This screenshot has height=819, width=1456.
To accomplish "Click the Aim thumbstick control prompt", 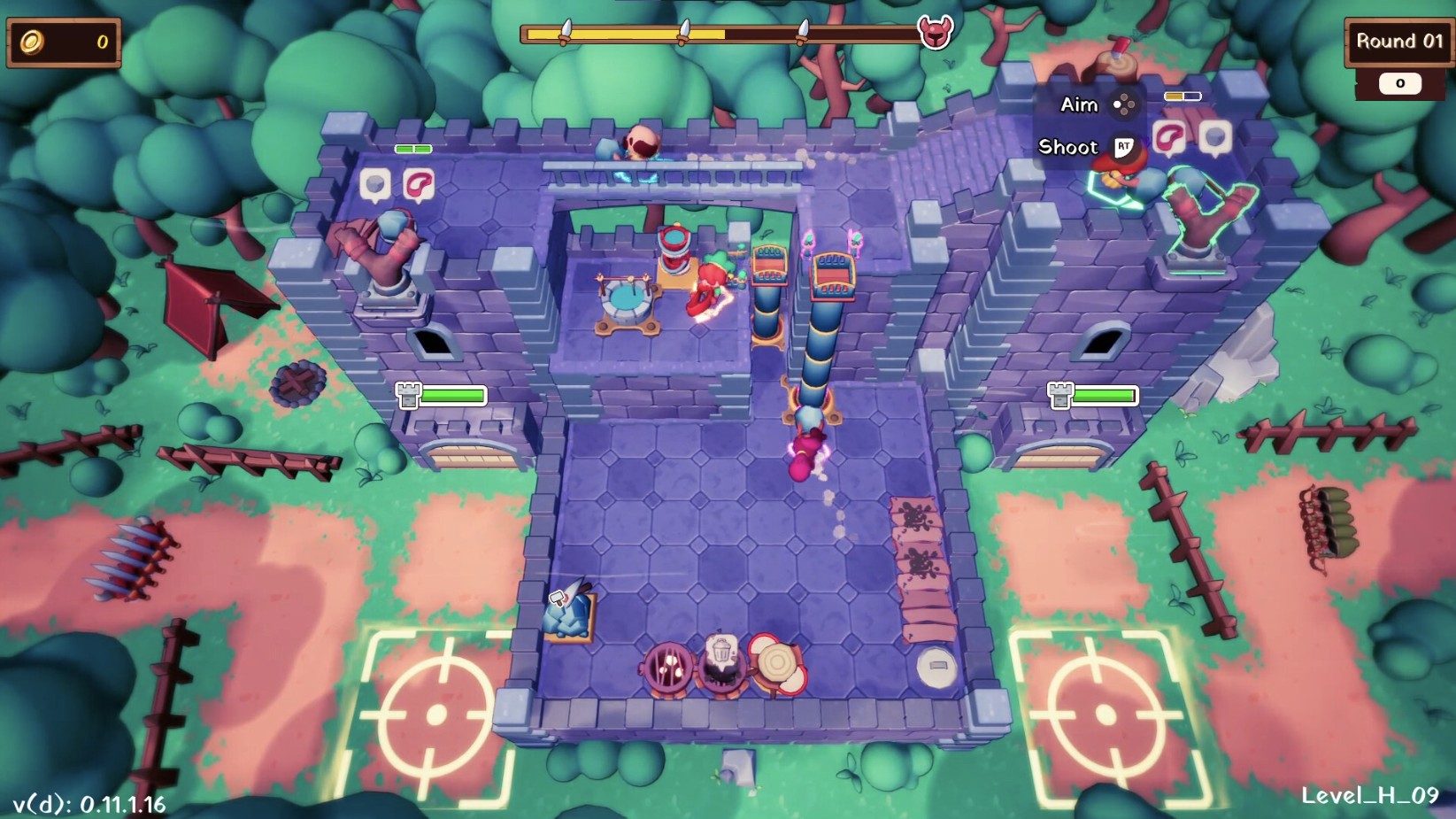I will click(1126, 105).
